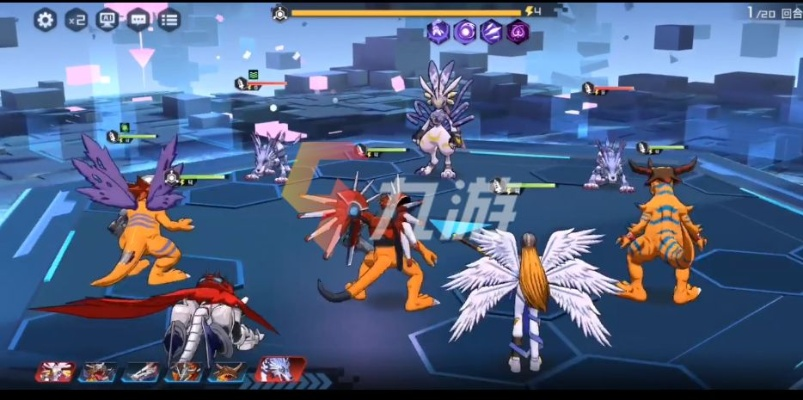803x400 pixels.
Task: Select the purple spade emblem skill icon
Action: 517,32
